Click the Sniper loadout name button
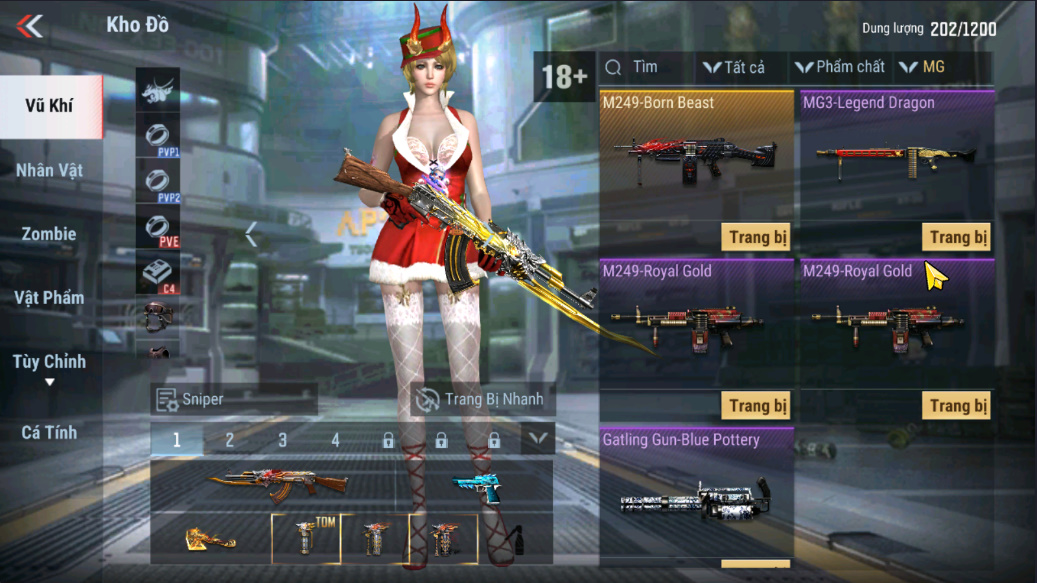1037x583 pixels. pos(234,399)
